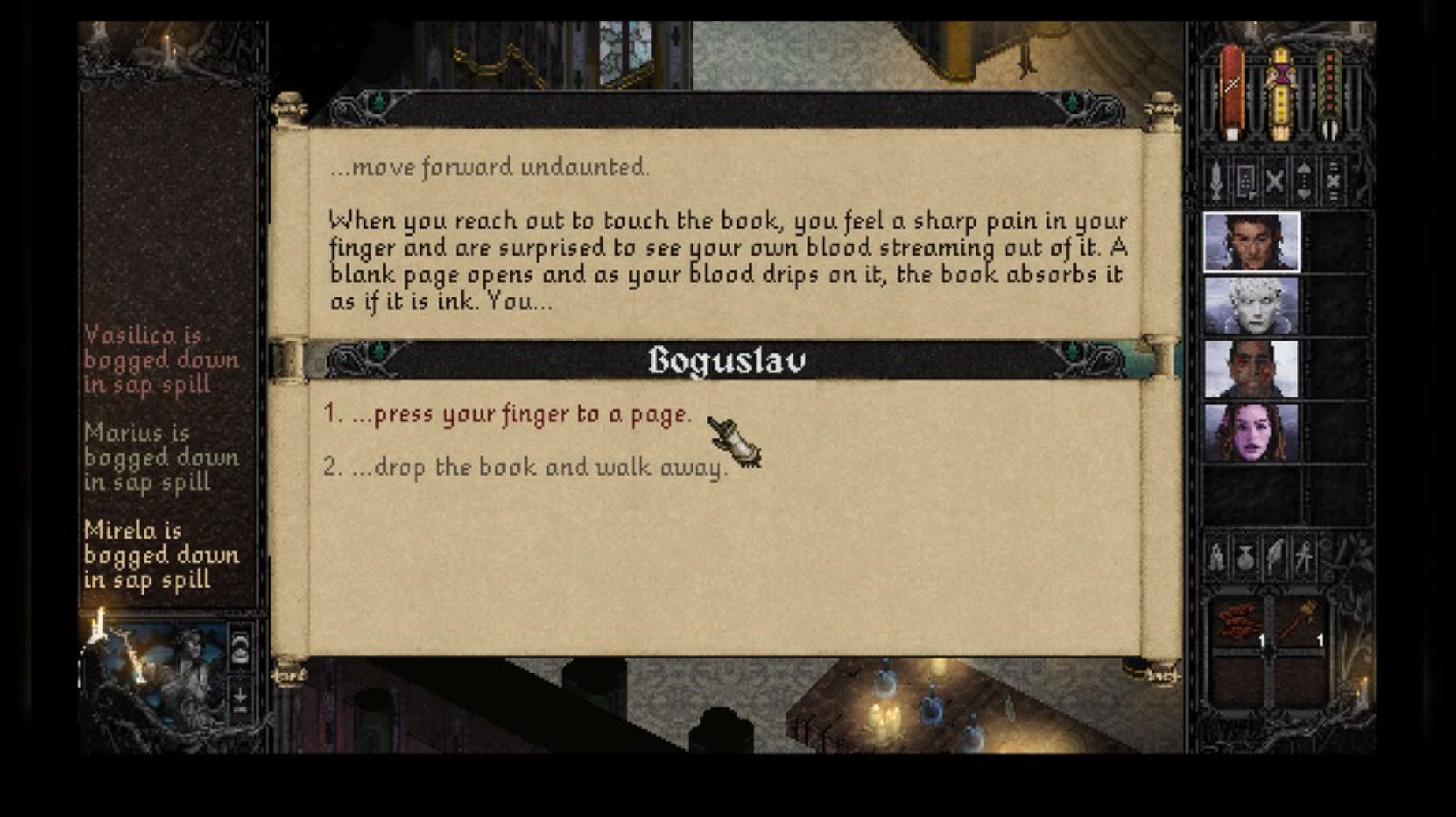Viewport: 1456px width, 817px height.
Task: Select the purple-skinned woman party portrait
Action: [1251, 433]
